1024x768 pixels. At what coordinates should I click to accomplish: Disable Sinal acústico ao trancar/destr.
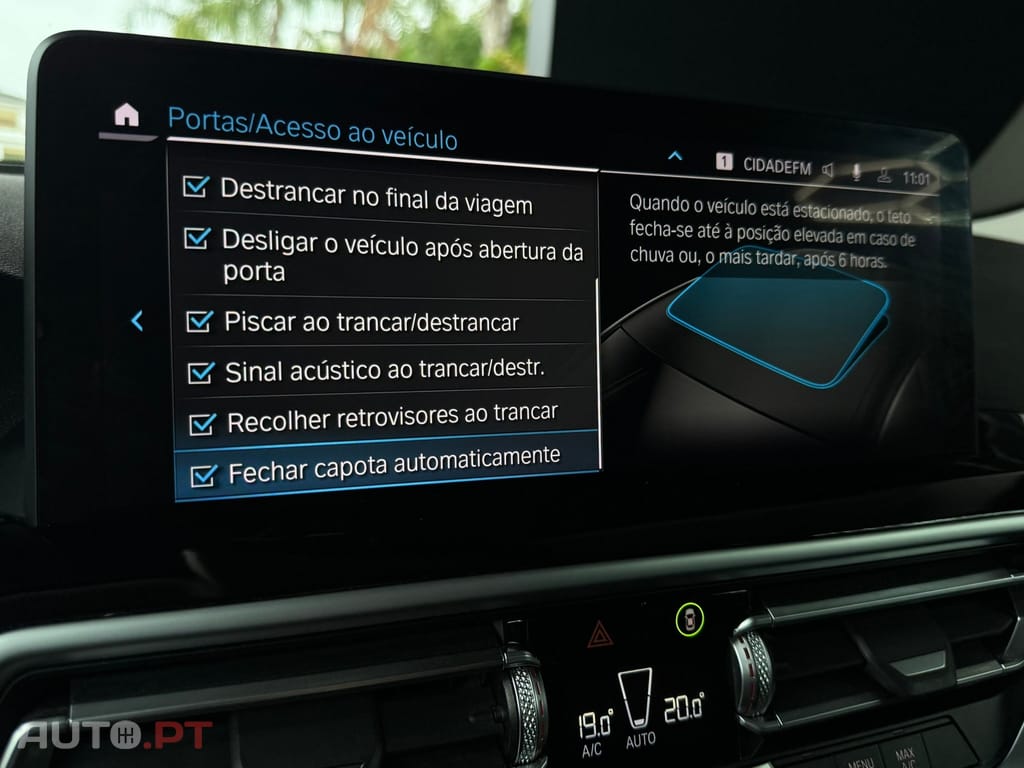[201, 372]
